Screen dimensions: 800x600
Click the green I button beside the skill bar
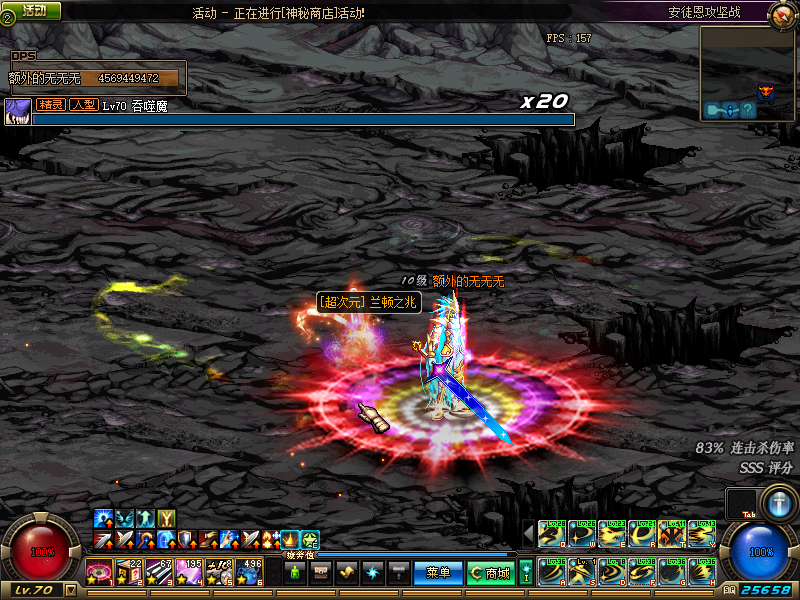pyautogui.click(x=526, y=572)
